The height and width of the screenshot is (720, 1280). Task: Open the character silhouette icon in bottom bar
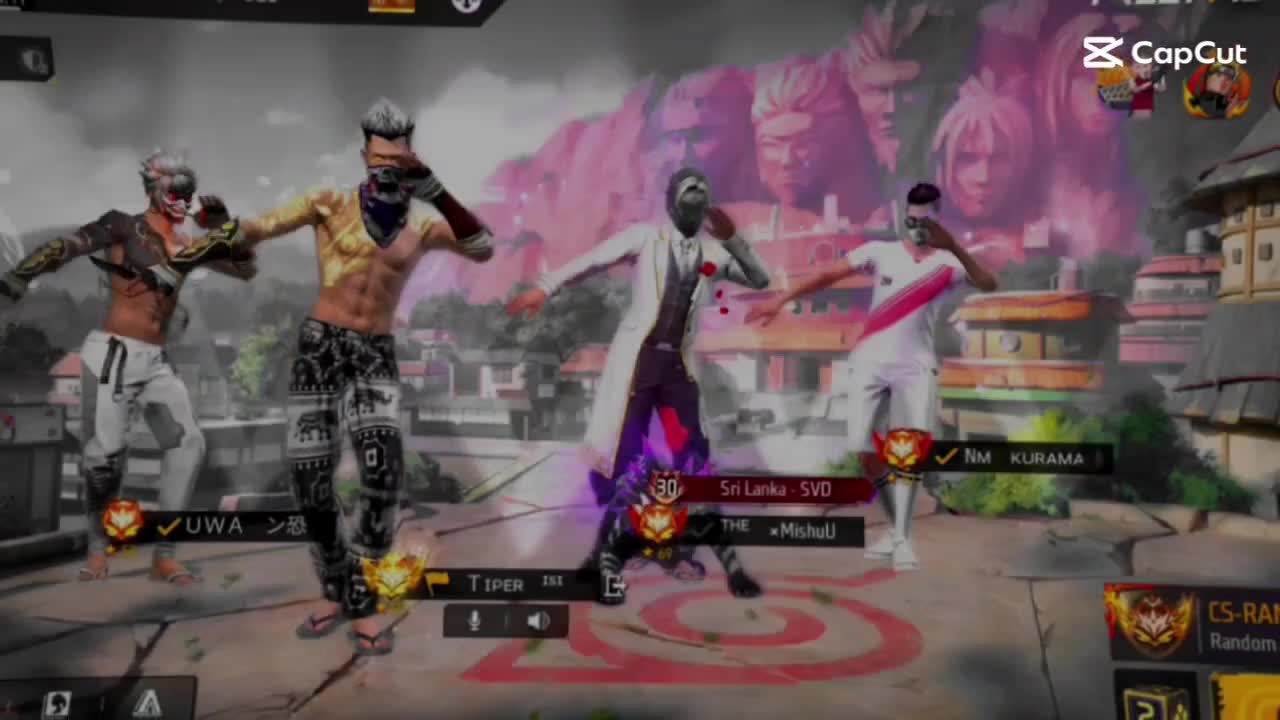pos(57,702)
